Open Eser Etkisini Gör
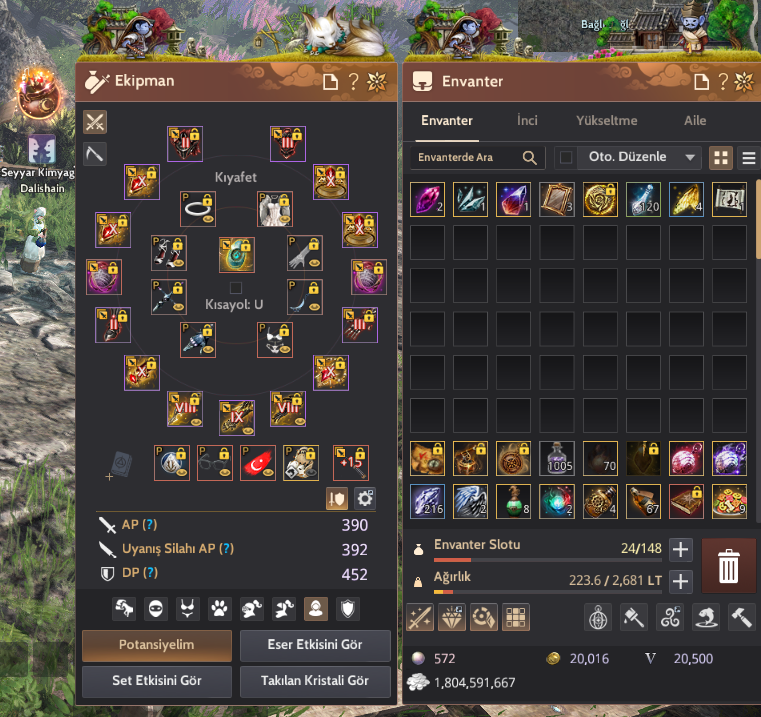Image resolution: width=761 pixels, height=717 pixels. (x=315, y=645)
